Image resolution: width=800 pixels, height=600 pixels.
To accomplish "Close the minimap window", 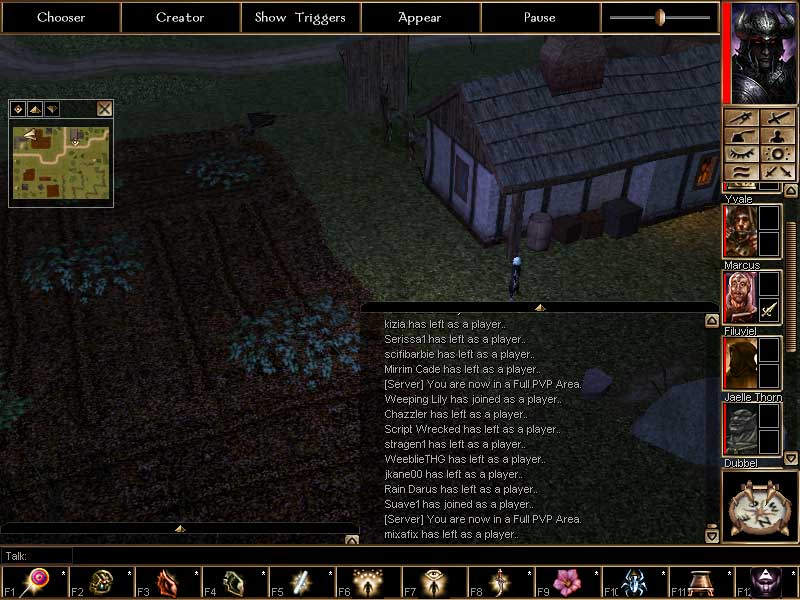I will [x=104, y=109].
